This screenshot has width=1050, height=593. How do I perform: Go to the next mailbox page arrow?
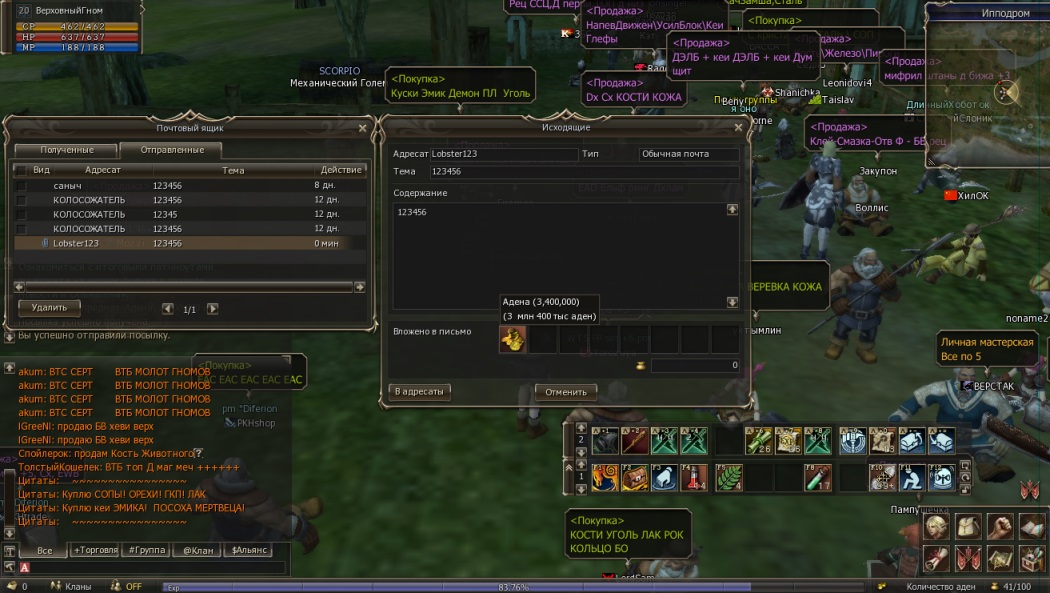(x=212, y=309)
